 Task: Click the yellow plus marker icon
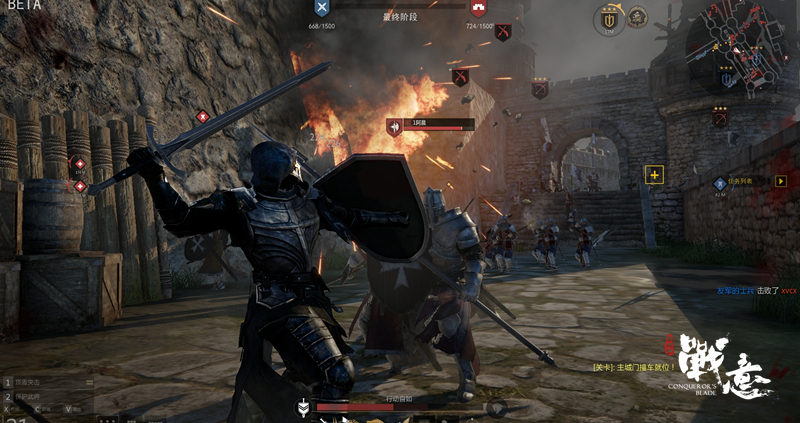(655, 175)
